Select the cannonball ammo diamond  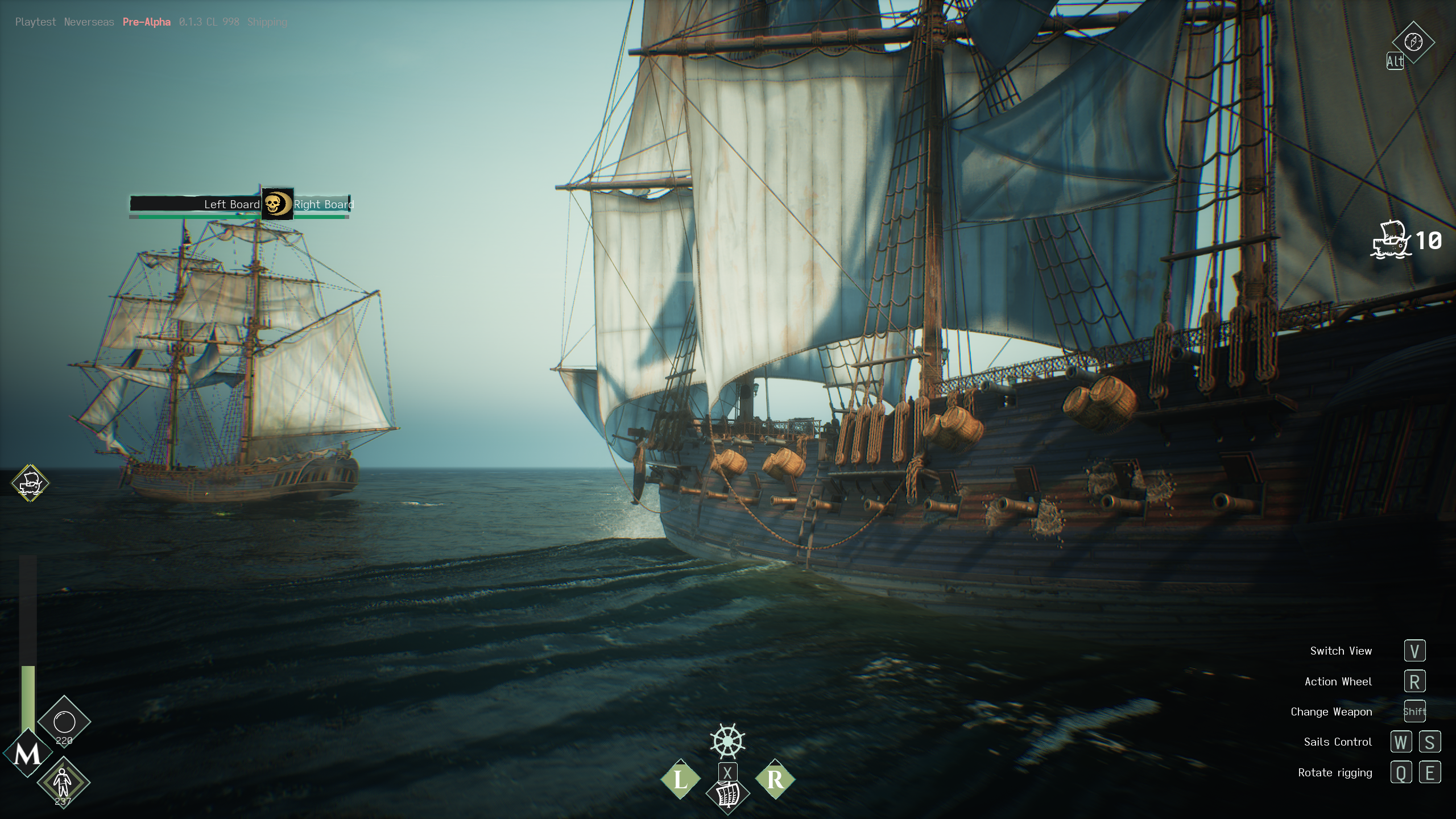click(64, 722)
